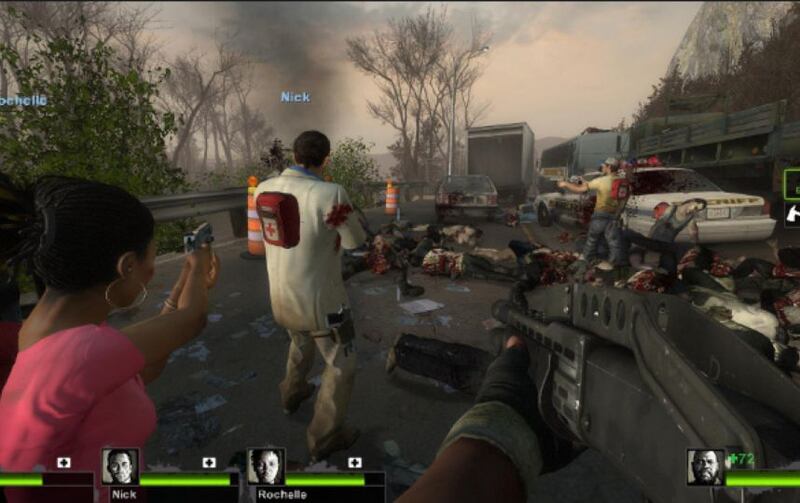The width and height of the screenshot is (800, 503).
Task: Click your own survivor portrait beside the 72
Action: (x=705, y=468)
